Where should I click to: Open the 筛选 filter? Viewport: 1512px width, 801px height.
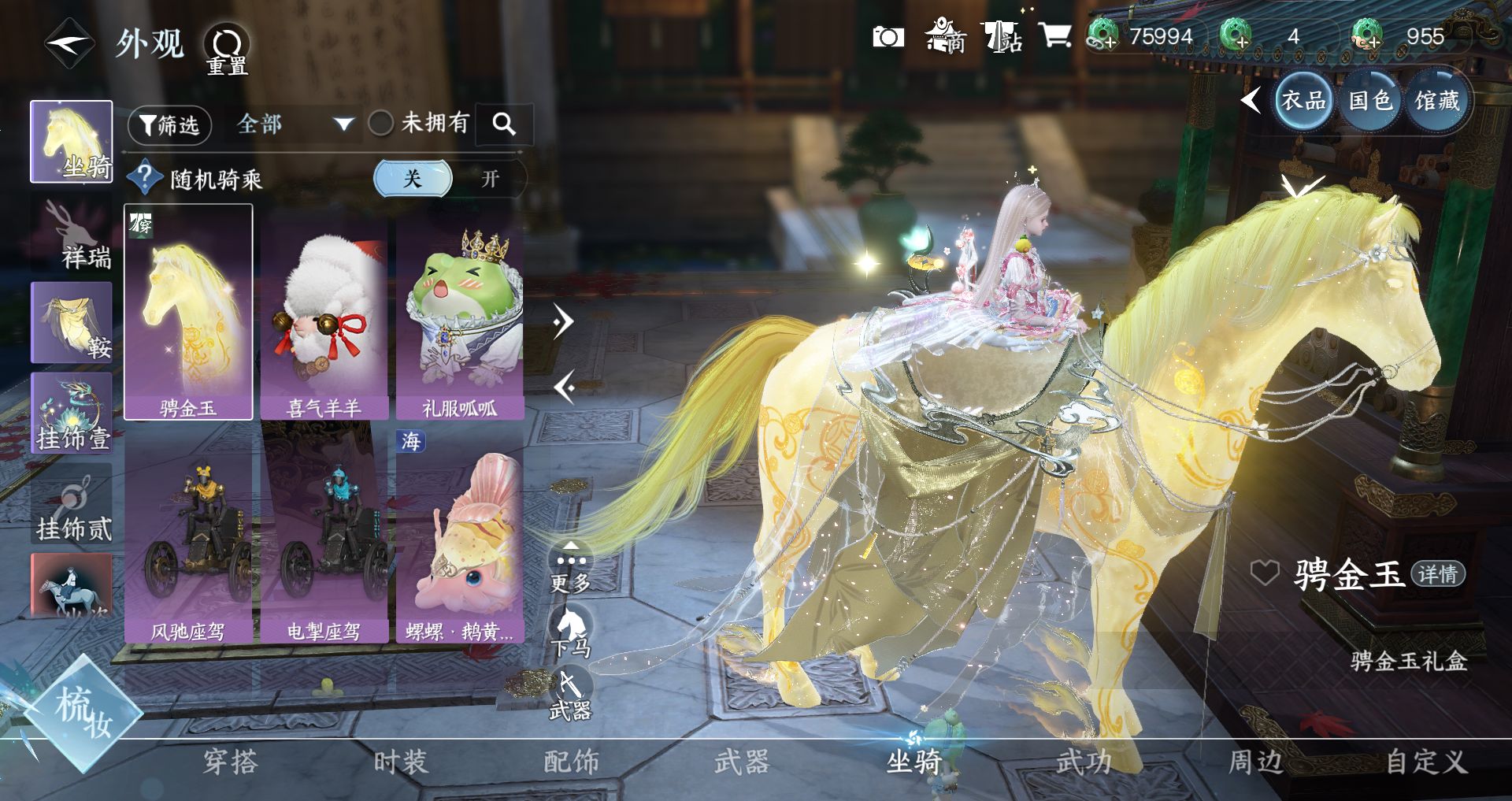[169, 125]
